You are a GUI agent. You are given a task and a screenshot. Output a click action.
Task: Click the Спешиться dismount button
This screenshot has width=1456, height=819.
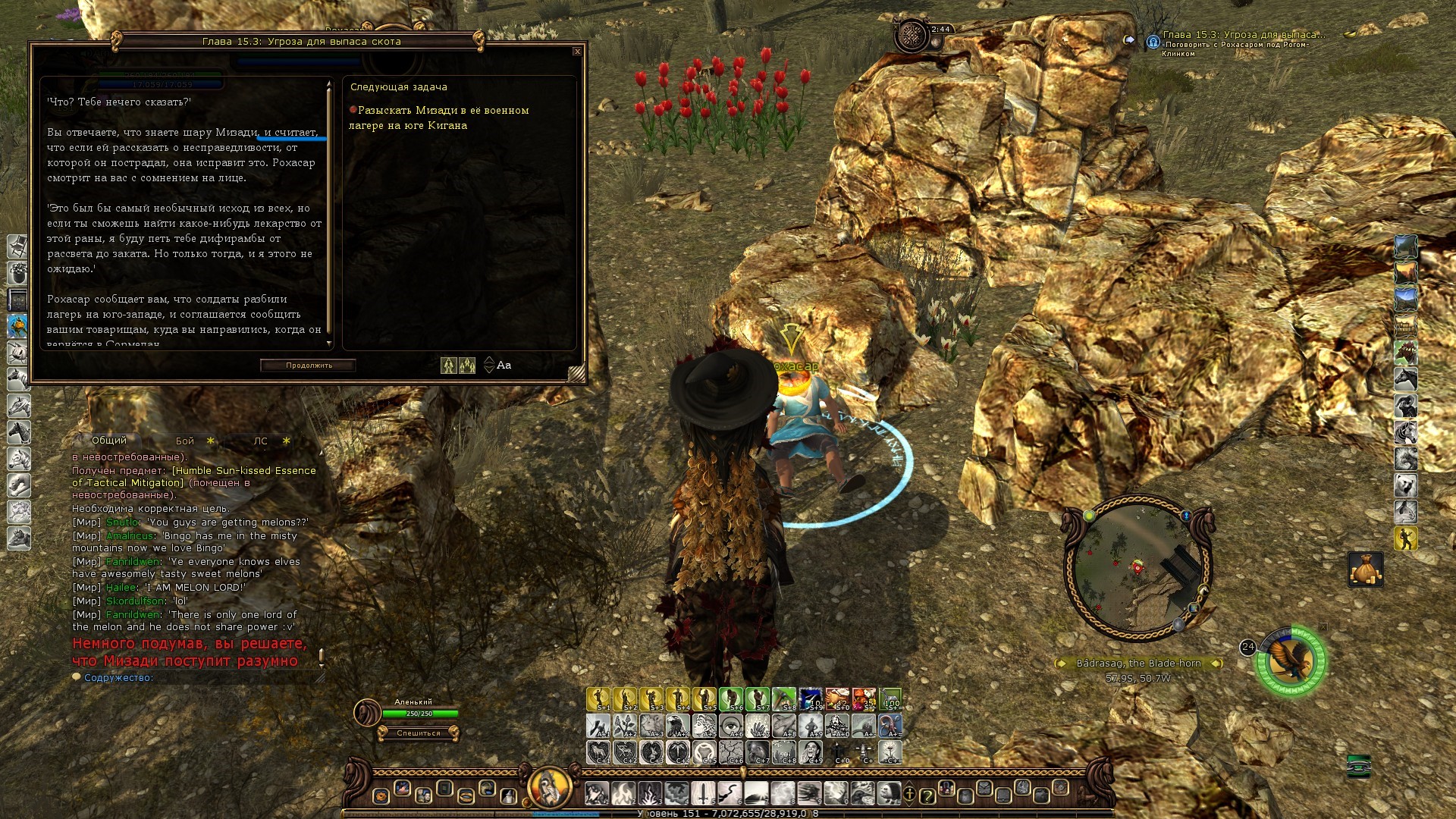(x=418, y=733)
